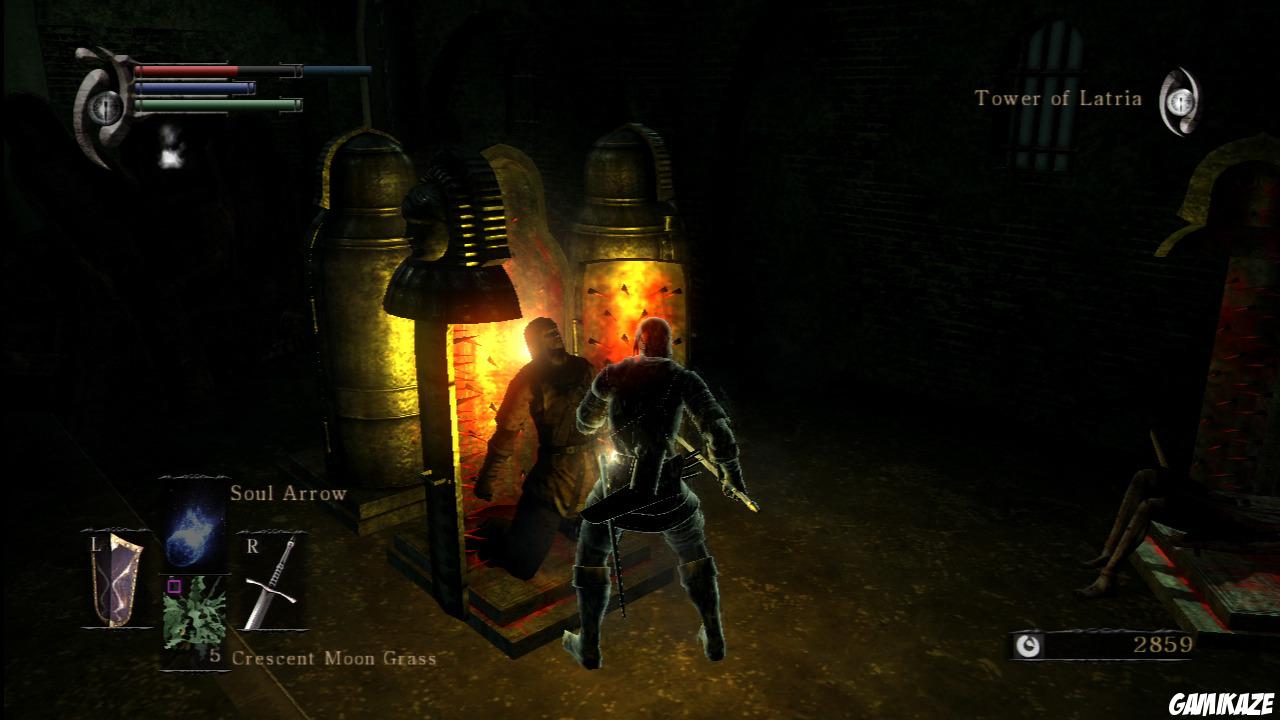This screenshot has height=720, width=1280.
Task: Click the soul eye emblem by the souls counter
Action: pos(1029,644)
